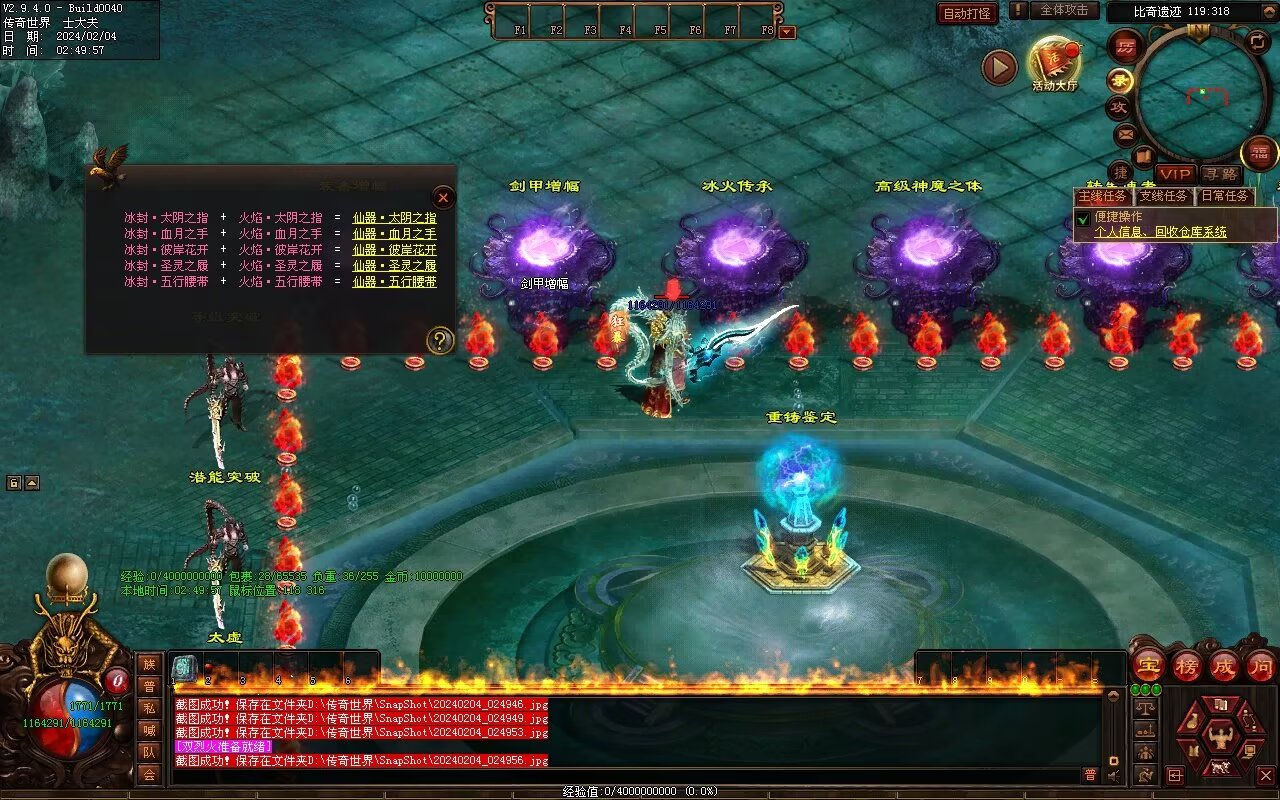Select the rune stone in hotbar slot 1
This screenshot has width=1280, height=800.
185,668
